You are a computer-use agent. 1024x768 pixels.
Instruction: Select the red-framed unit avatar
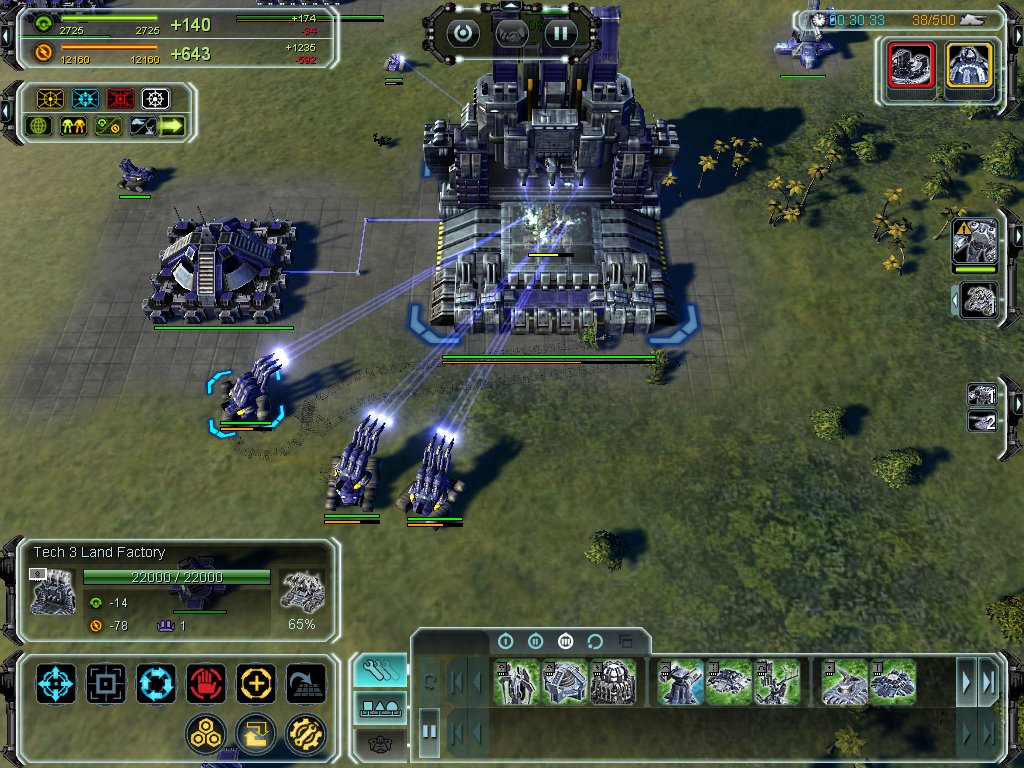coord(911,68)
